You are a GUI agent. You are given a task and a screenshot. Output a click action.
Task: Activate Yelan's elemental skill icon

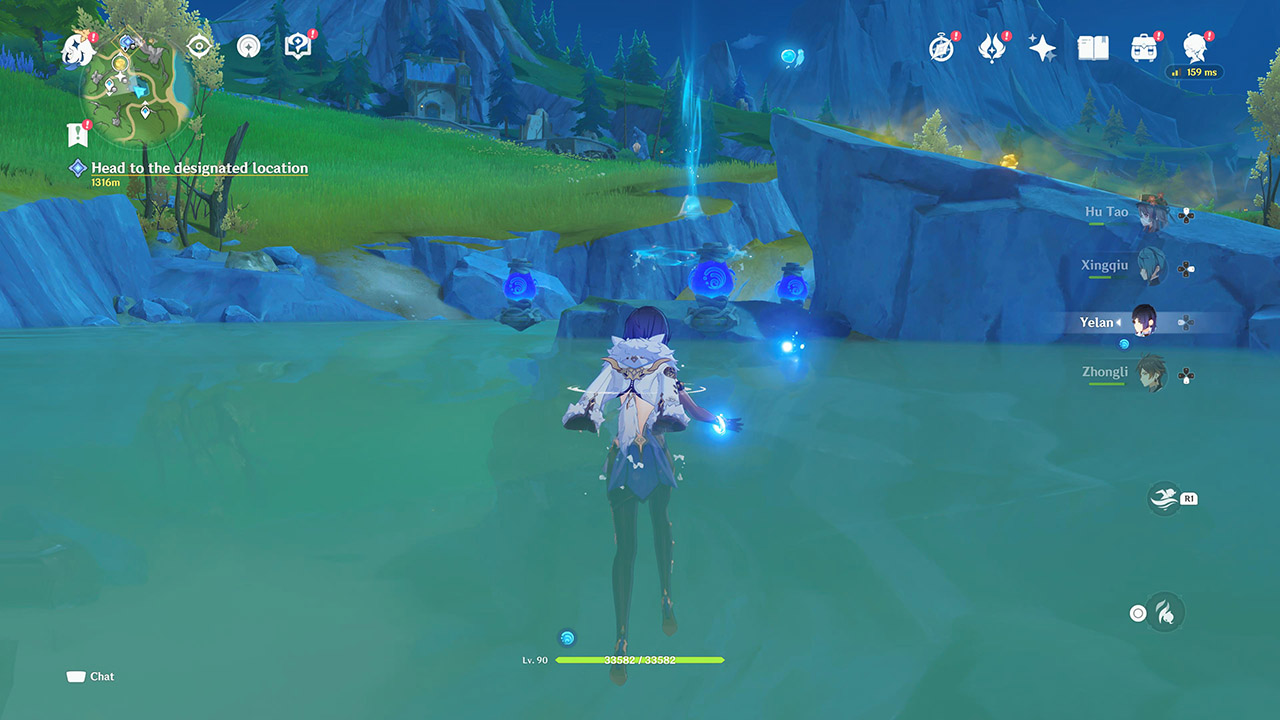pyautogui.click(x=1167, y=612)
